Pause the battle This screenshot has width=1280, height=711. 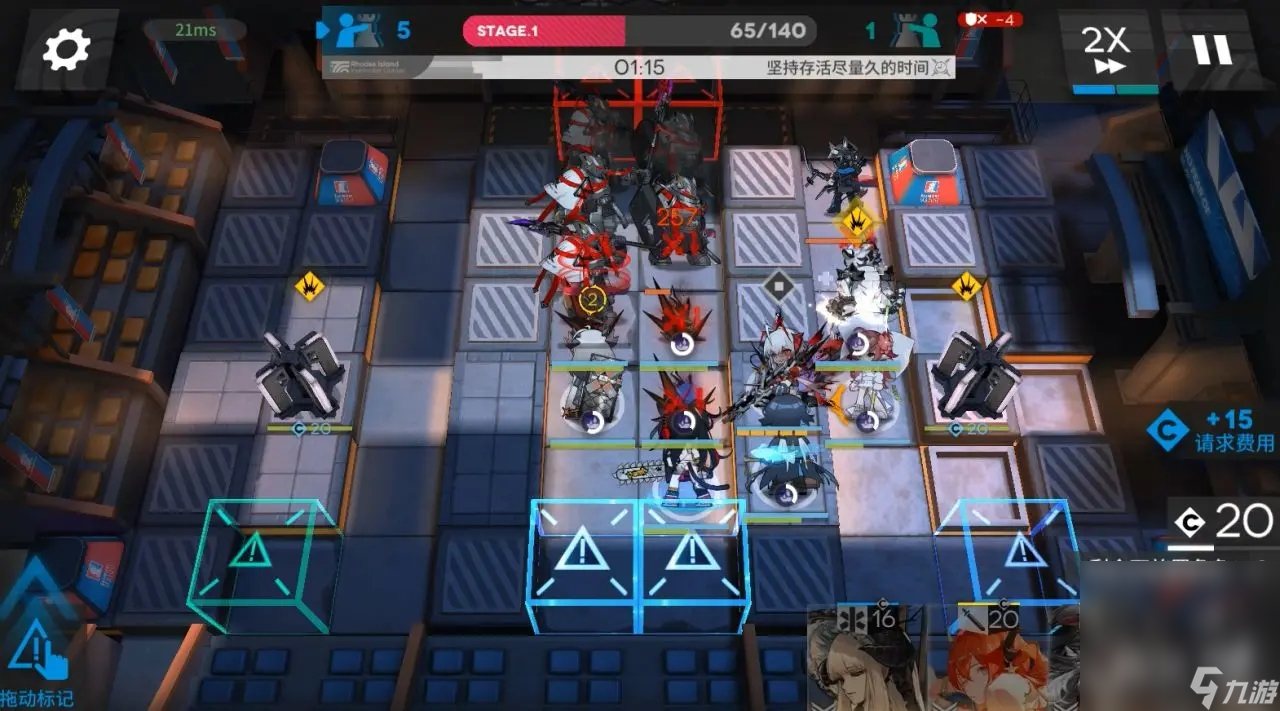(x=1212, y=49)
